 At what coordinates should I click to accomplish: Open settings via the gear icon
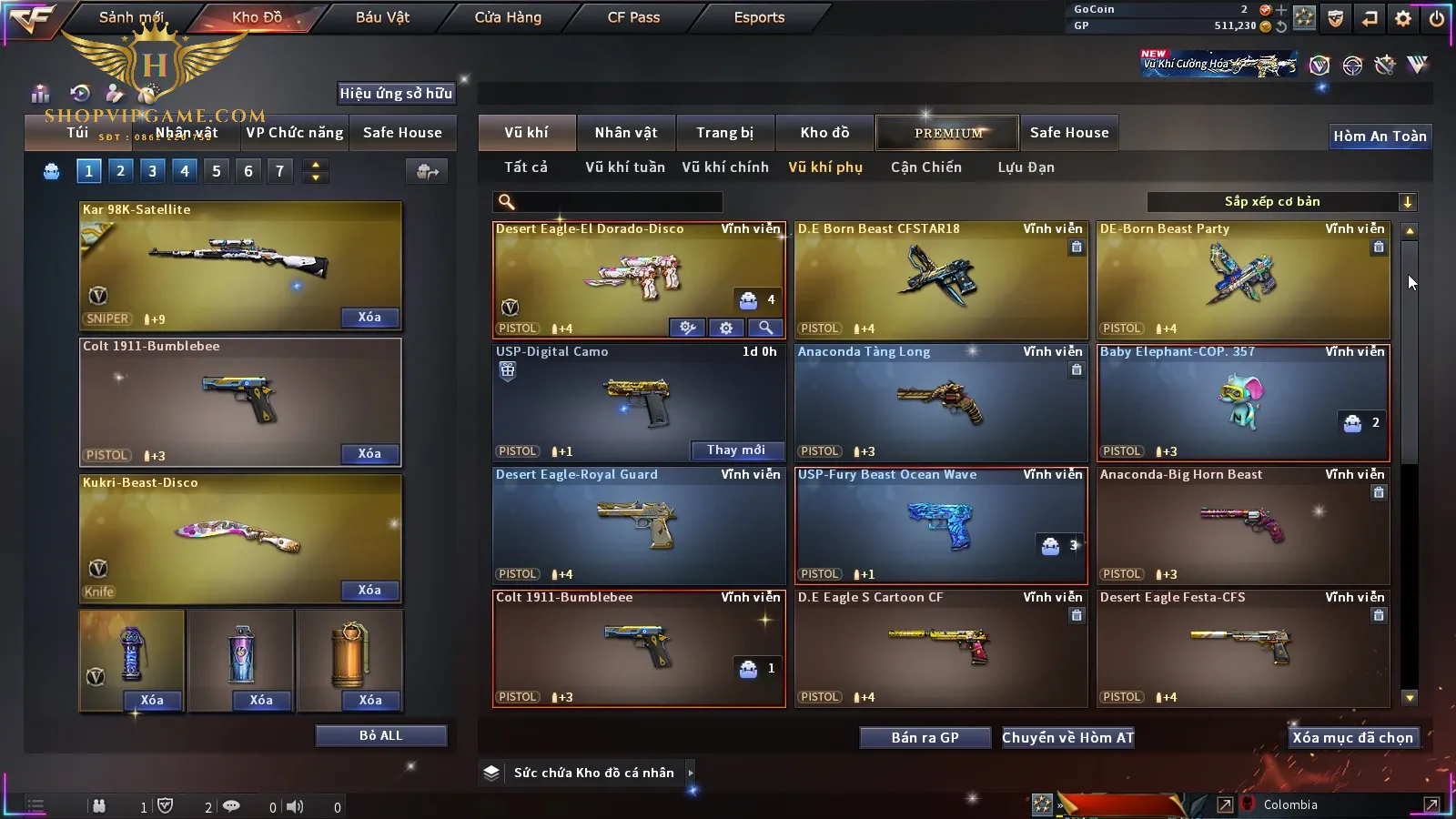tap(1403, 18)
